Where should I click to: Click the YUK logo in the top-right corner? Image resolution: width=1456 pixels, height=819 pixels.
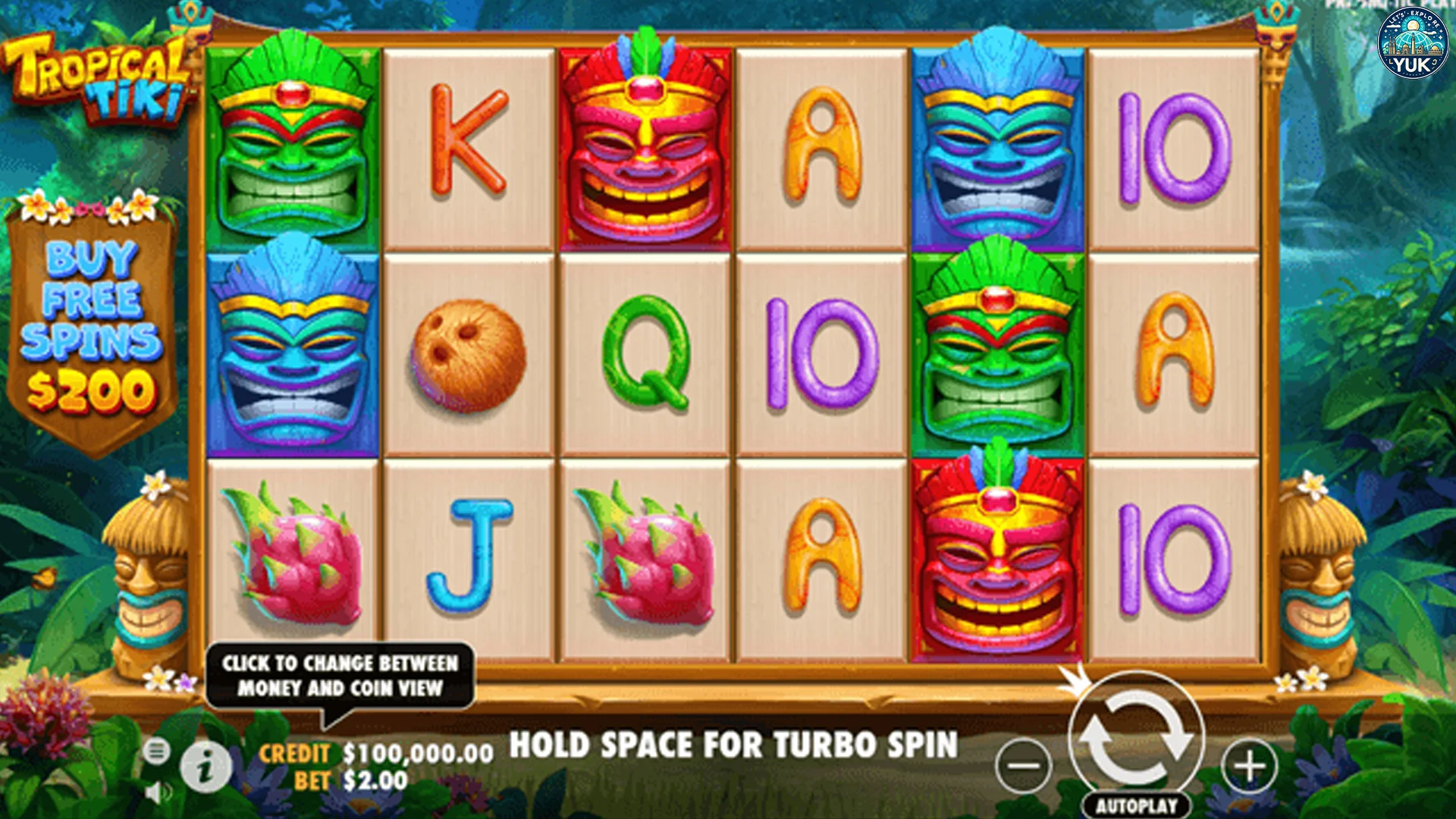[x=1412, y=43]
